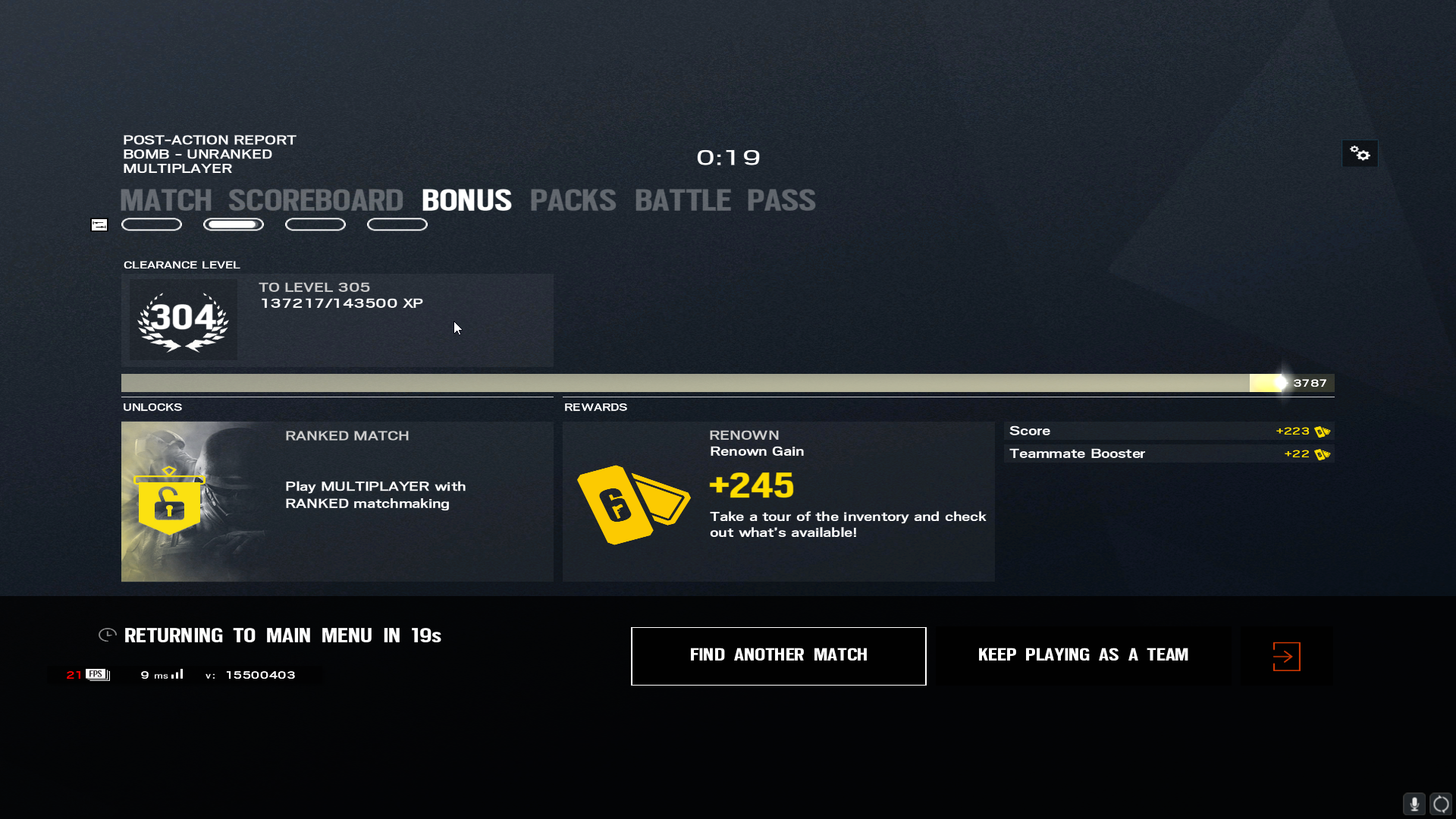Open settings with the gear icon

tap(1360, 154)
